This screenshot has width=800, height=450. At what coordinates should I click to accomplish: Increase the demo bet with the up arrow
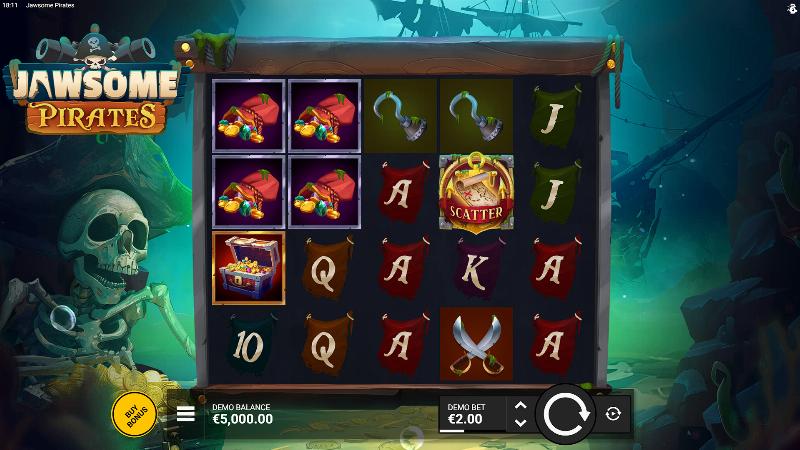(x=520, y=405)
